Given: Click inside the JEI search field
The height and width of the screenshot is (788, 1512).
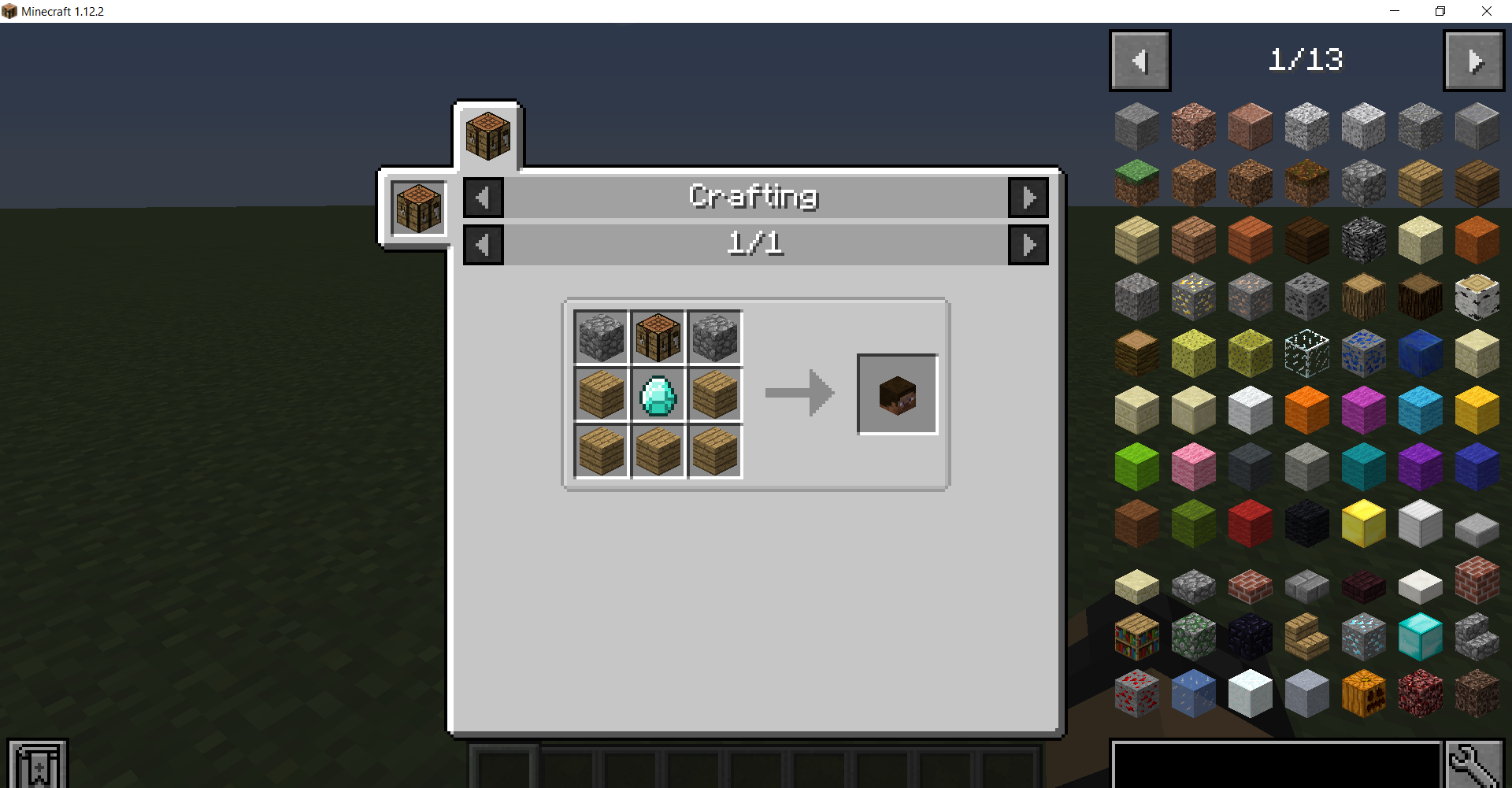Looking at the screenshot, I should tap(1276, 769).
